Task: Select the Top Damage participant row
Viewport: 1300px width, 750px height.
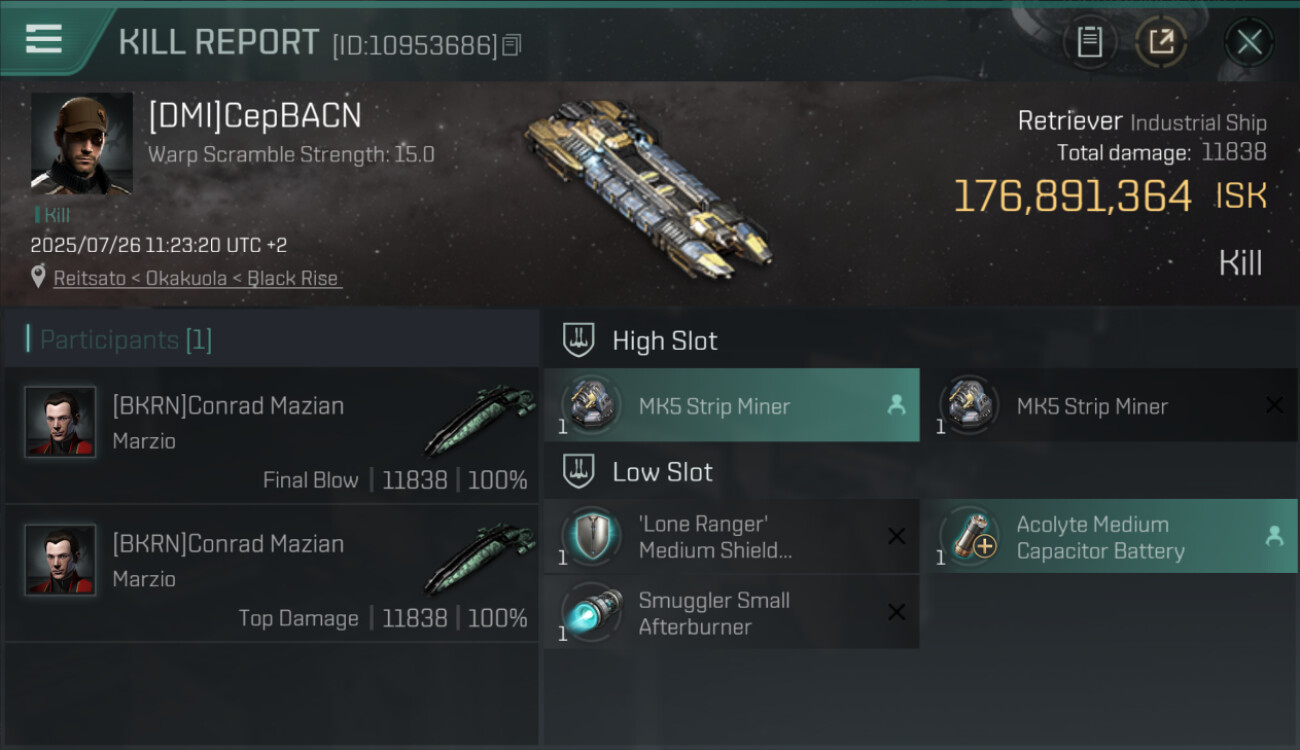Action: pyautogui.click(x=272, y=574)
